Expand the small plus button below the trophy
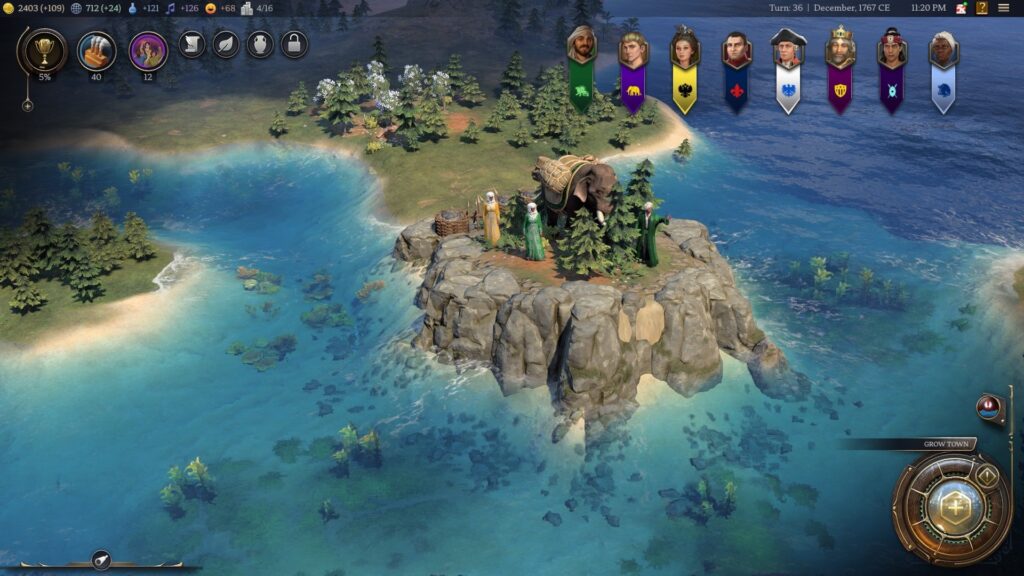Image resolution: width=1024 pixels, height=576 pixels. [28, 105]
